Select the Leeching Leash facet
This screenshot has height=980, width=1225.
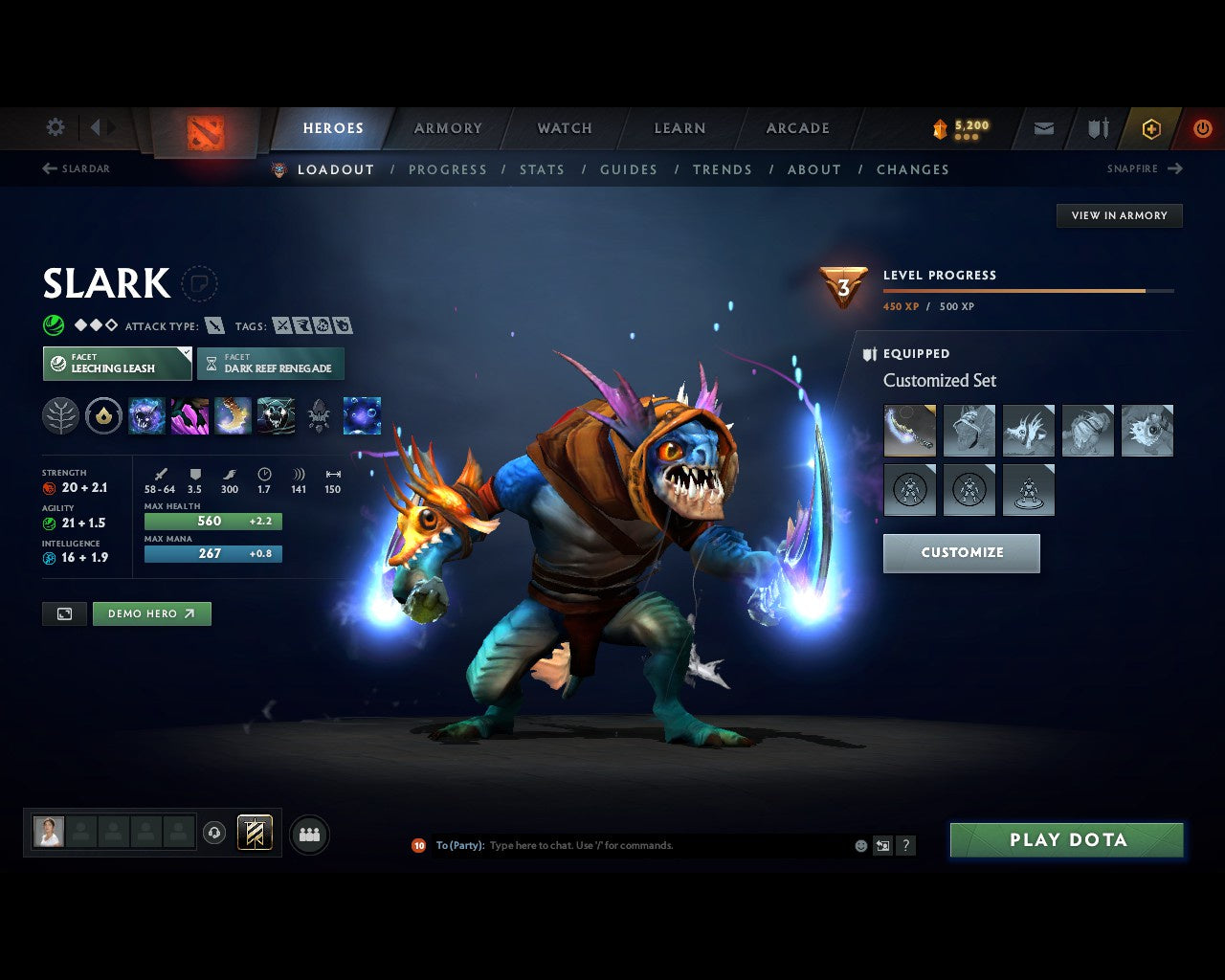(x=116, y=364)
